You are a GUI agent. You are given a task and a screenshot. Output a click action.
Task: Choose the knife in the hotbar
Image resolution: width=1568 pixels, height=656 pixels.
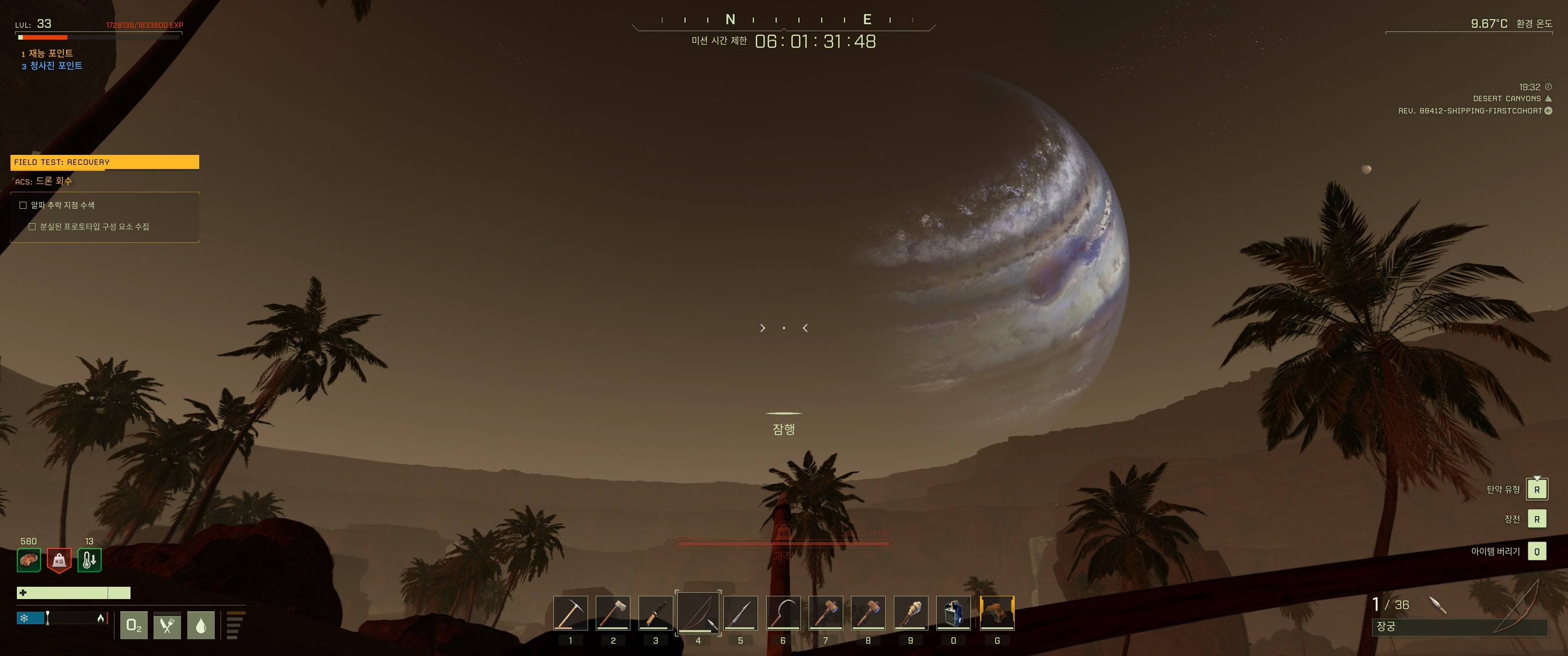pos(655,613)
